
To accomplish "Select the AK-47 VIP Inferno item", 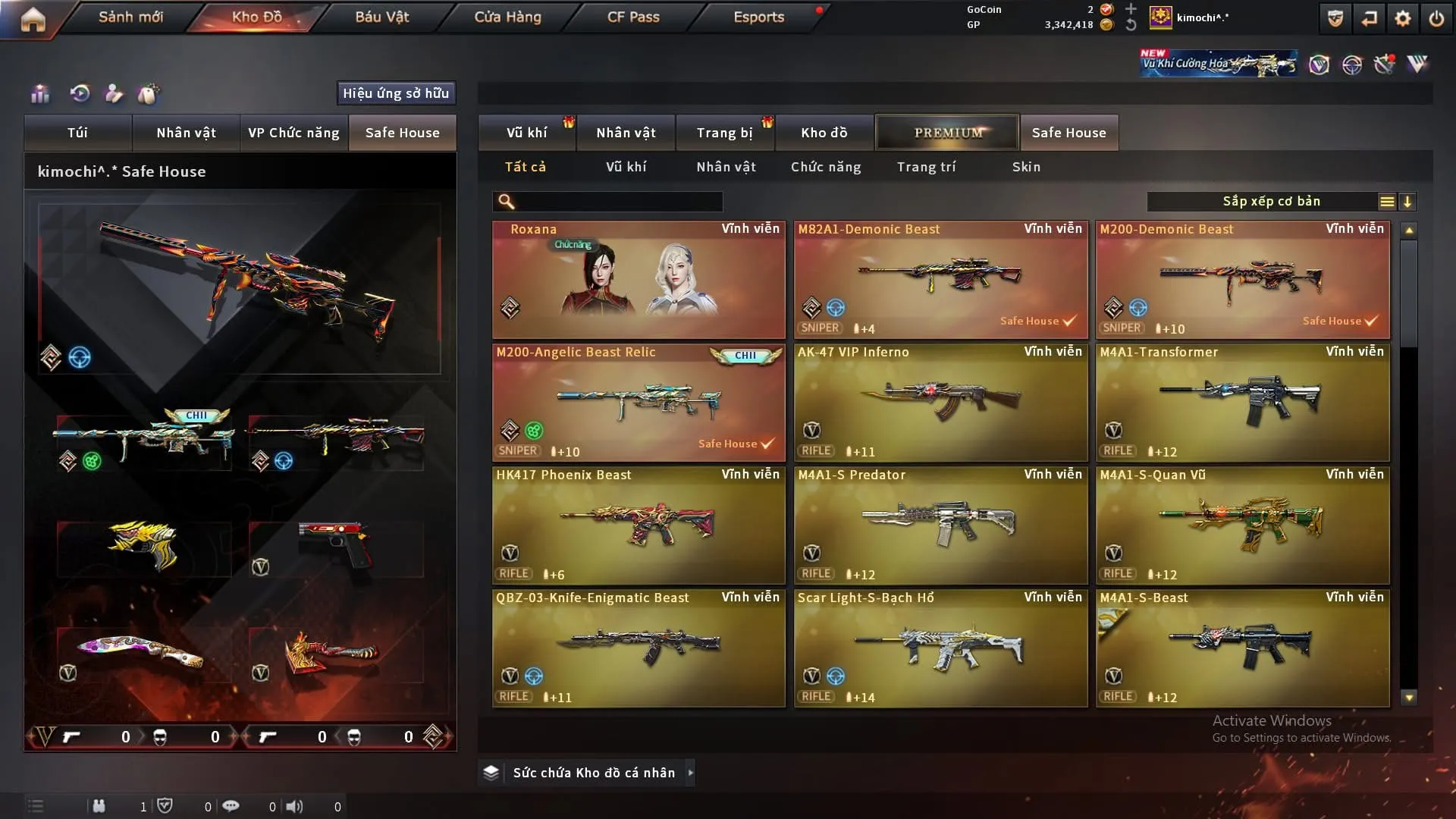I will [x=940, y=403].
